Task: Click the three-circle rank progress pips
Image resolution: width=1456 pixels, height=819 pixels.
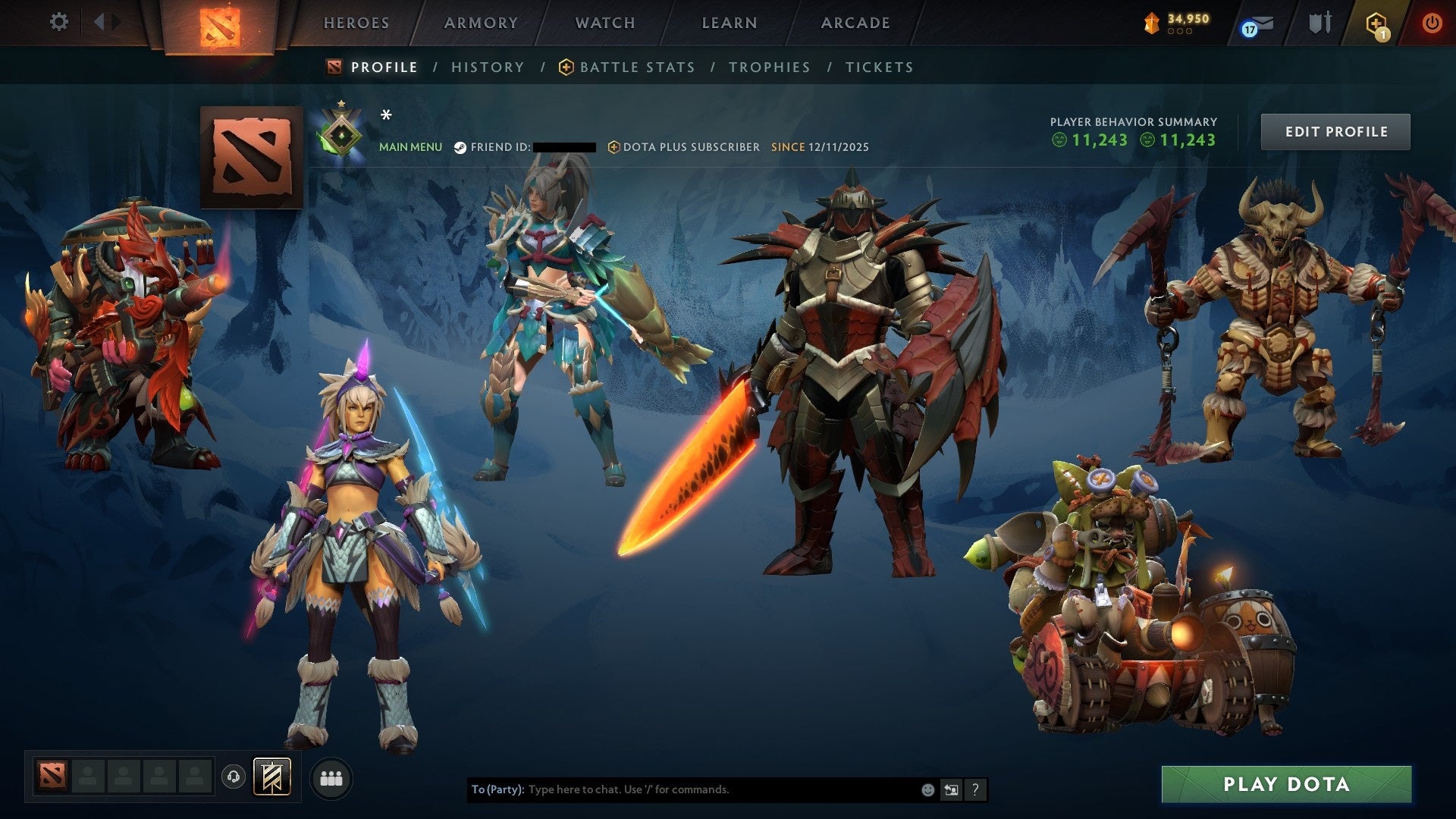Action: click(x=1180, y=32)
